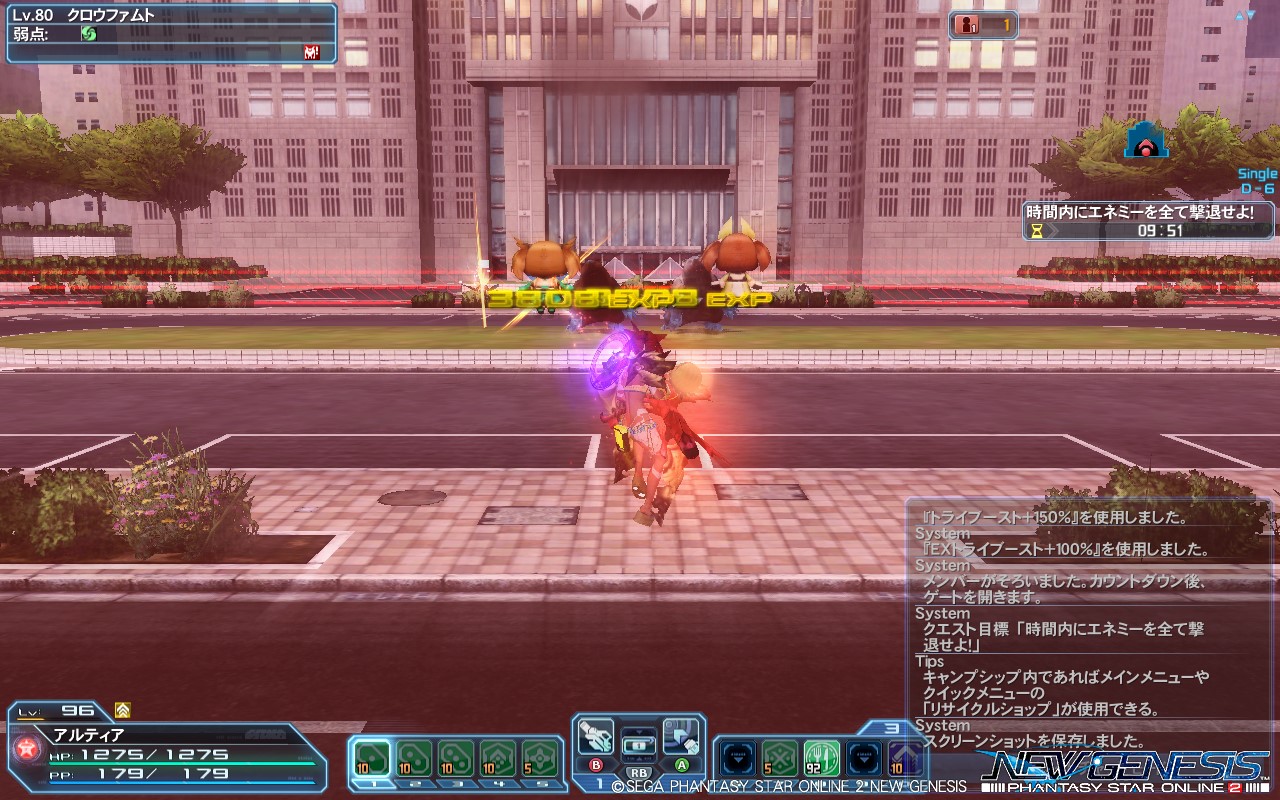Click the green food buff clock icon showing 92
Image resolution: width=1280 pixels, height=800 pixels.
[x=820, y=757]
